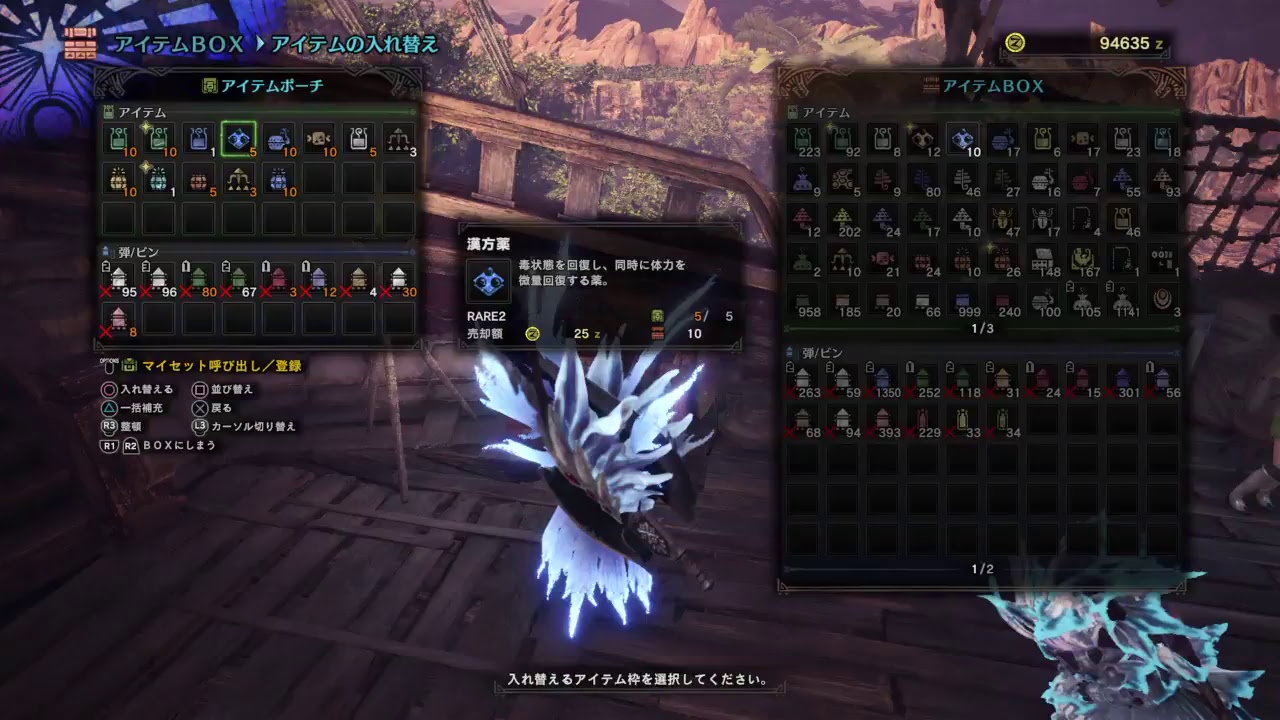Click the ring-shaped ornament icon in the box
The width and height of the screenshot is (1280, 720).
[1162, 298]
